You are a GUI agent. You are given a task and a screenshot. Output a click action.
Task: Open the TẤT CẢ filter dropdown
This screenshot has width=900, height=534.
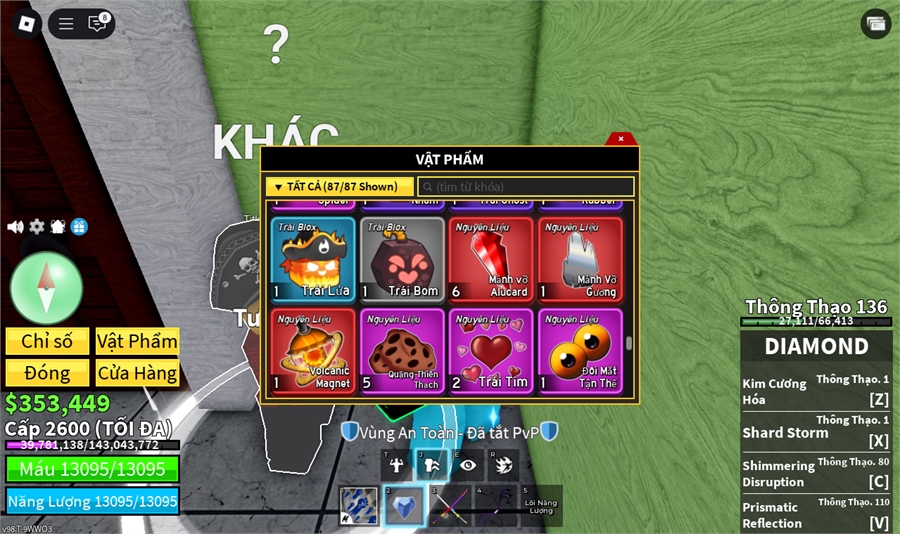(339, 187)
